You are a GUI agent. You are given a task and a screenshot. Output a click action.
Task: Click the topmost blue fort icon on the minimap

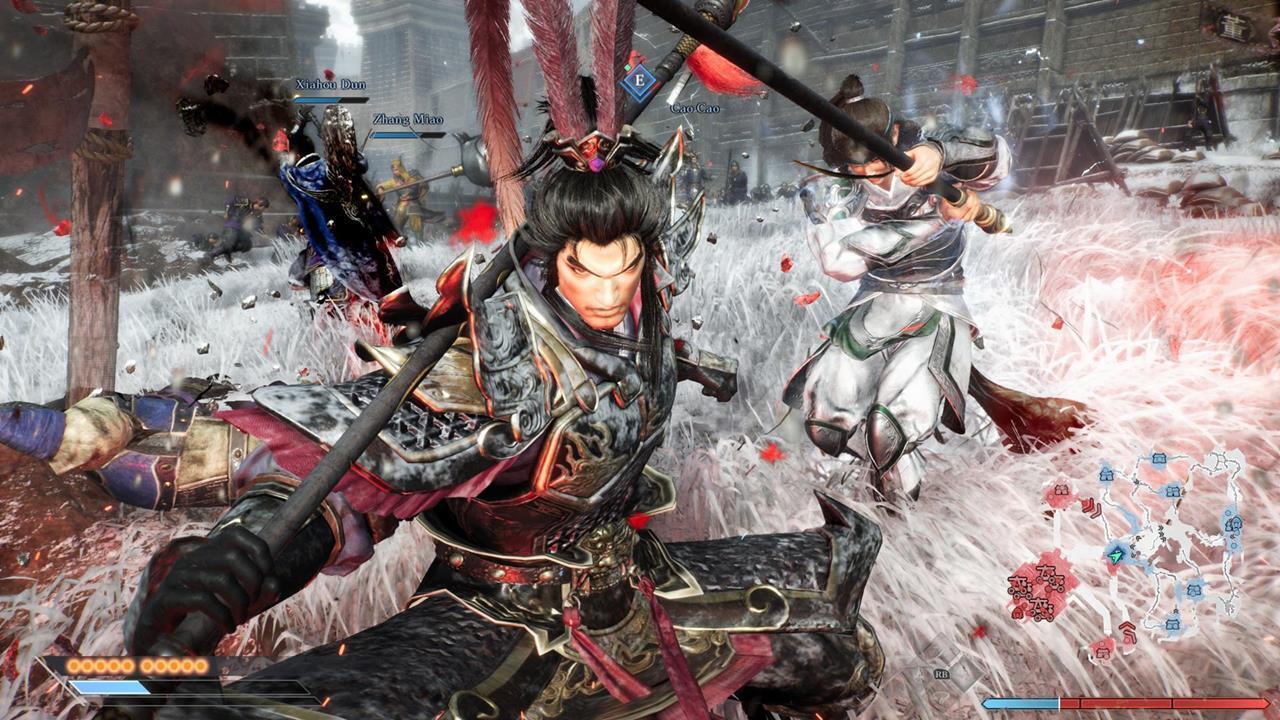pos(1159,458)
